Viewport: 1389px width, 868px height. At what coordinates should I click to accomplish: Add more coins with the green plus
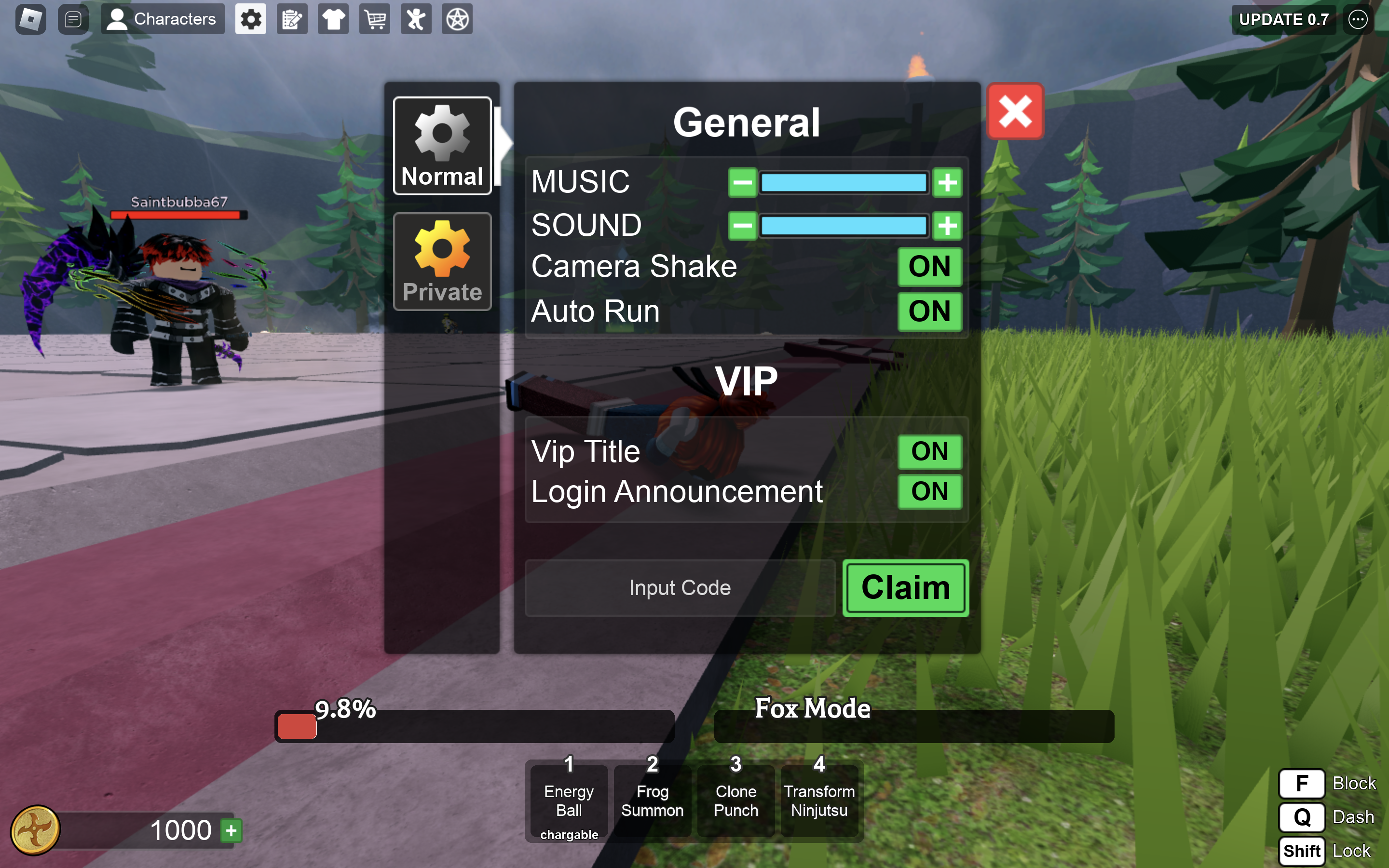tap(231, 830)
